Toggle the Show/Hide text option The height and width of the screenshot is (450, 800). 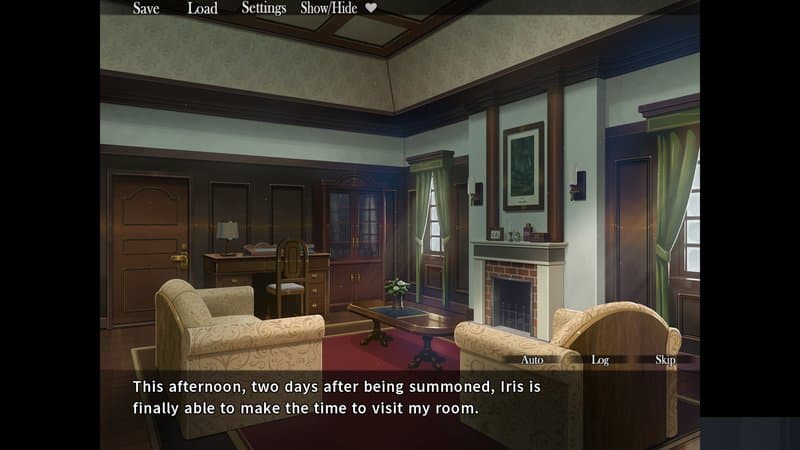point(330,8)
